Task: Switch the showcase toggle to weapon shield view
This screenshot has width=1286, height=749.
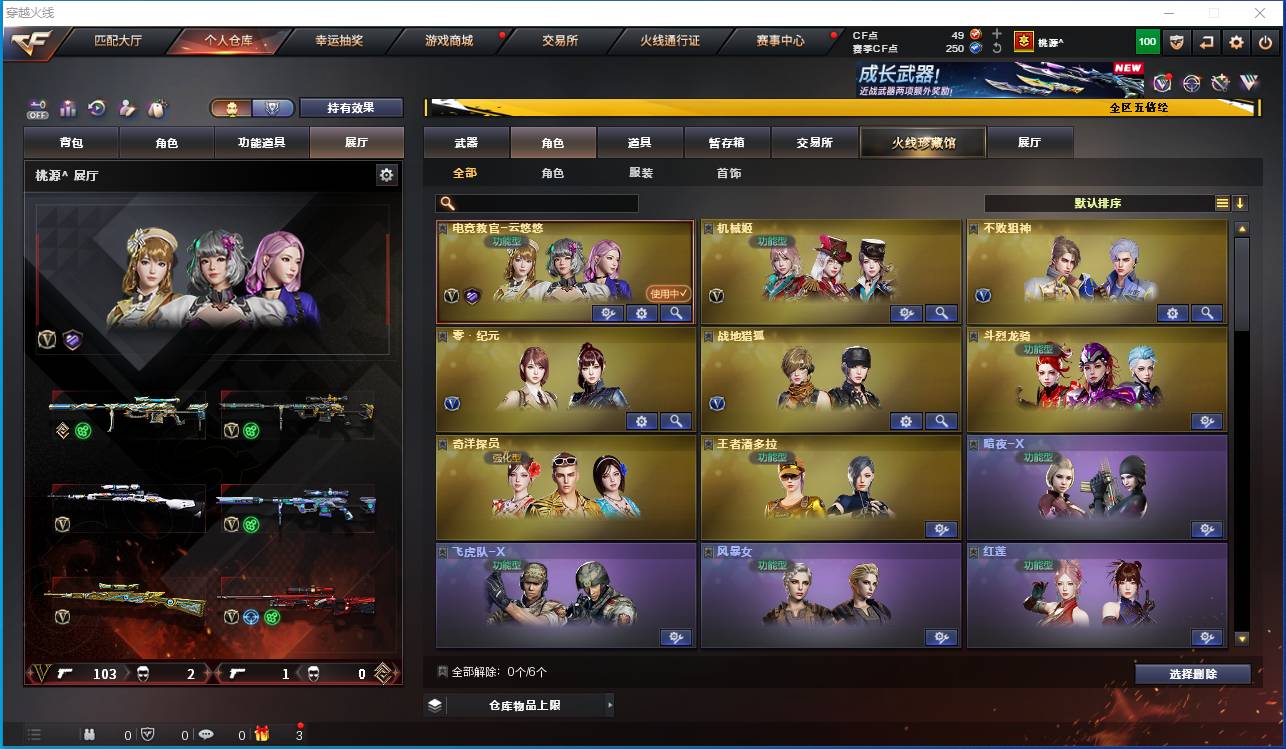Action: pyautogui.click(x=274, y=107)
